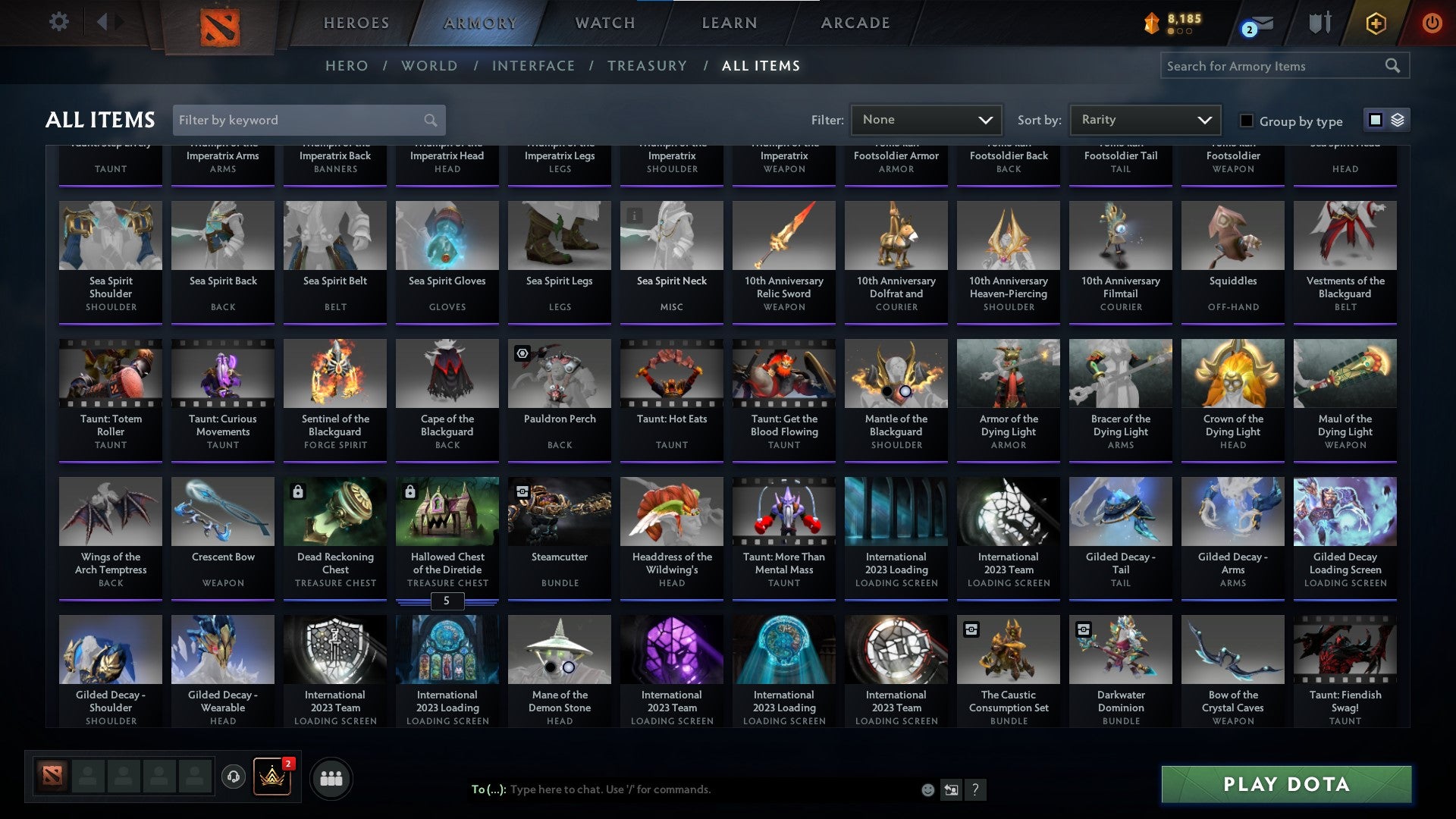Toggle the stacked layers view icon
Image resolution: width=1456 pixels, height=819 pixels.
click(1395, 120)
